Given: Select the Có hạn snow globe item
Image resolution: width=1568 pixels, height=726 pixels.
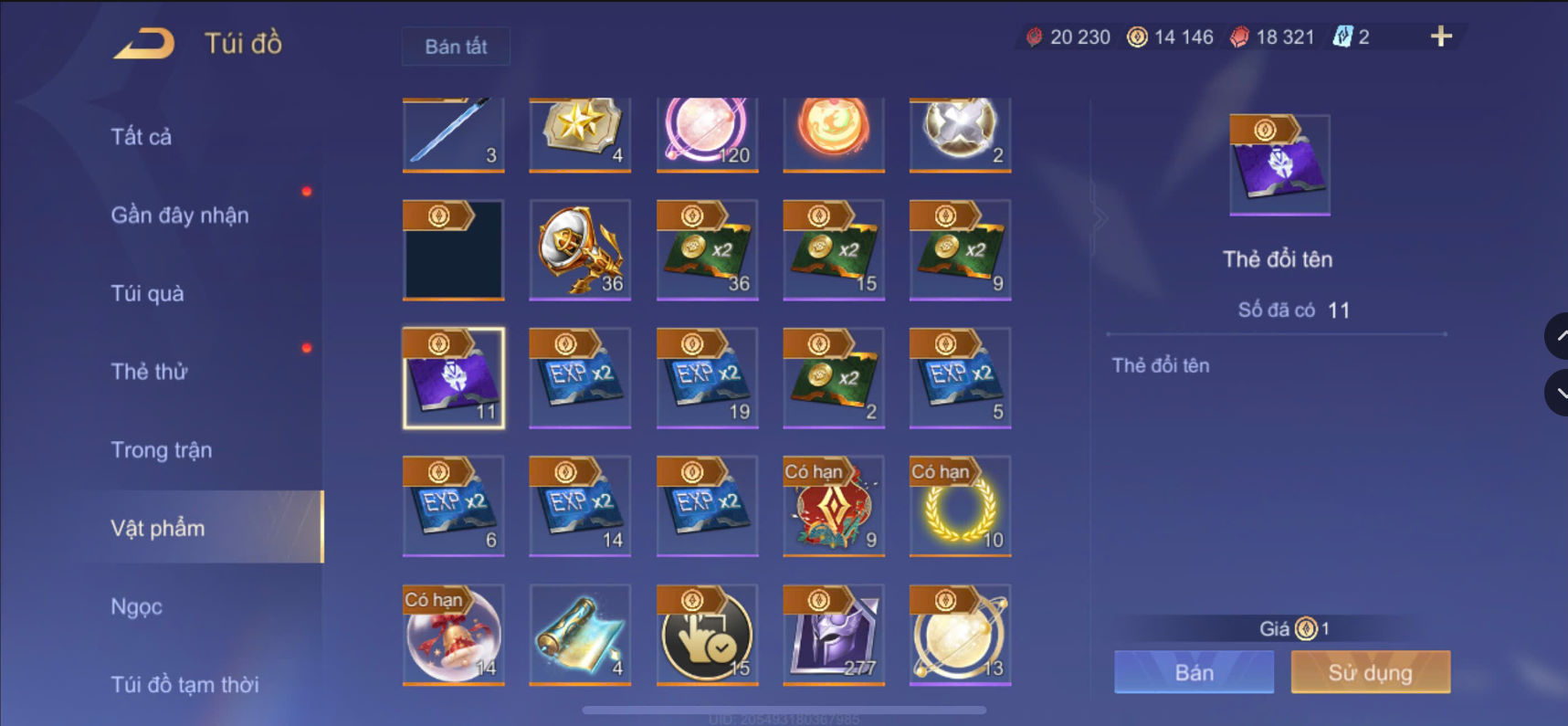Looking at the screenshot, I should click(x=454, y=634).
